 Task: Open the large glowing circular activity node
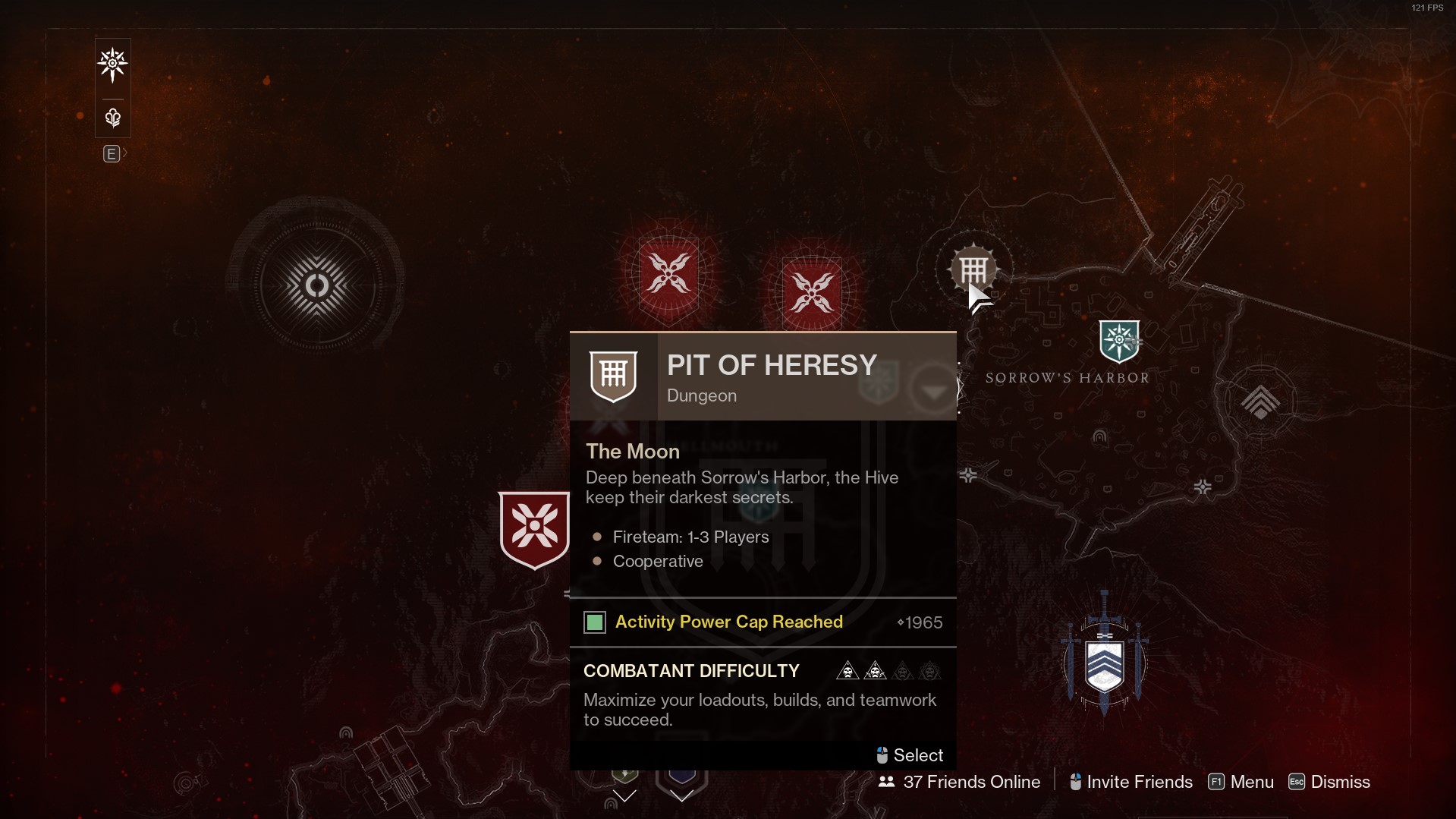point(316,285)
